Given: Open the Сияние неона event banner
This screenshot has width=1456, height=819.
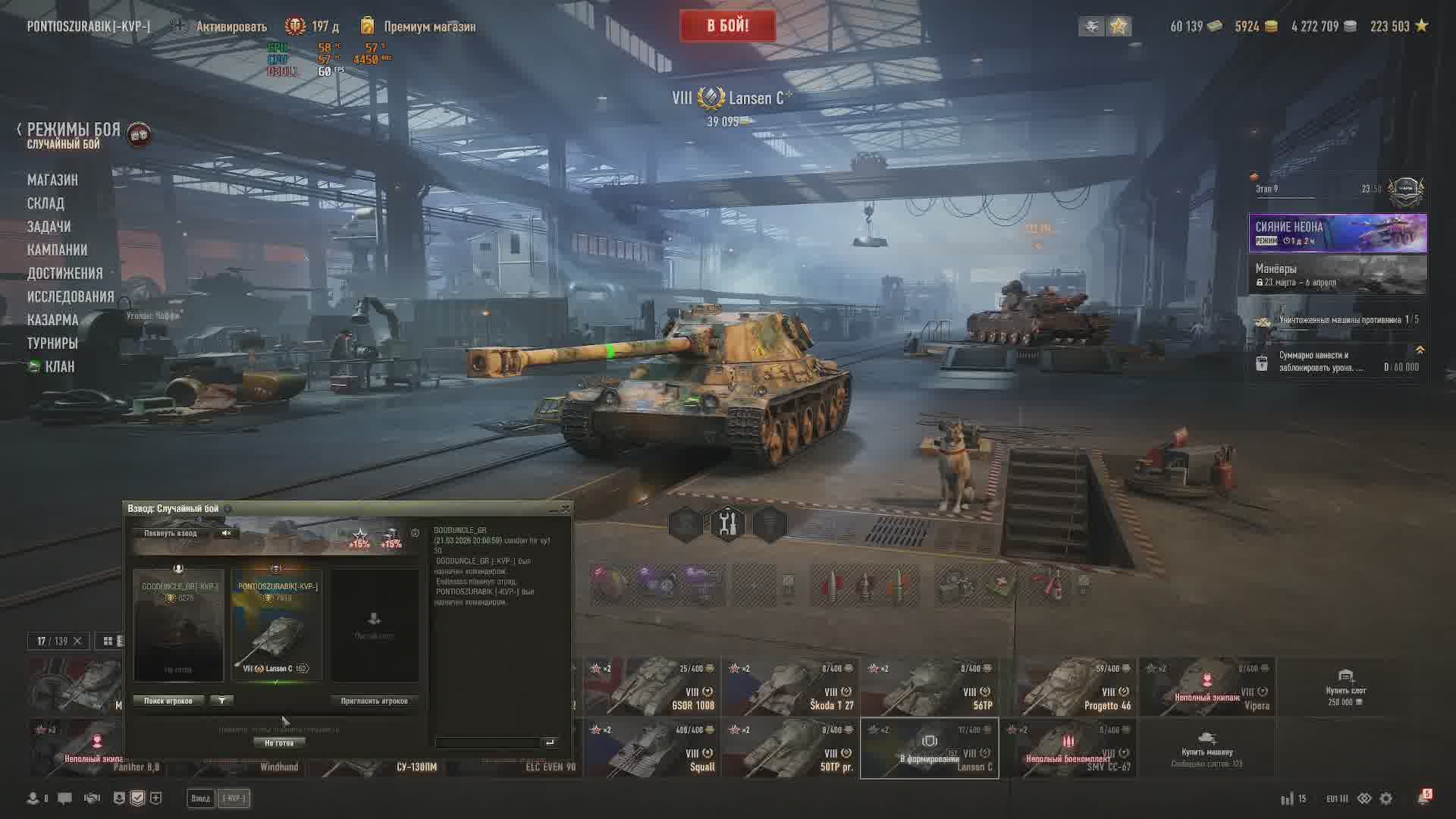Looking at the screenshot, I should pyautogui.click(x=1338, y=233).
